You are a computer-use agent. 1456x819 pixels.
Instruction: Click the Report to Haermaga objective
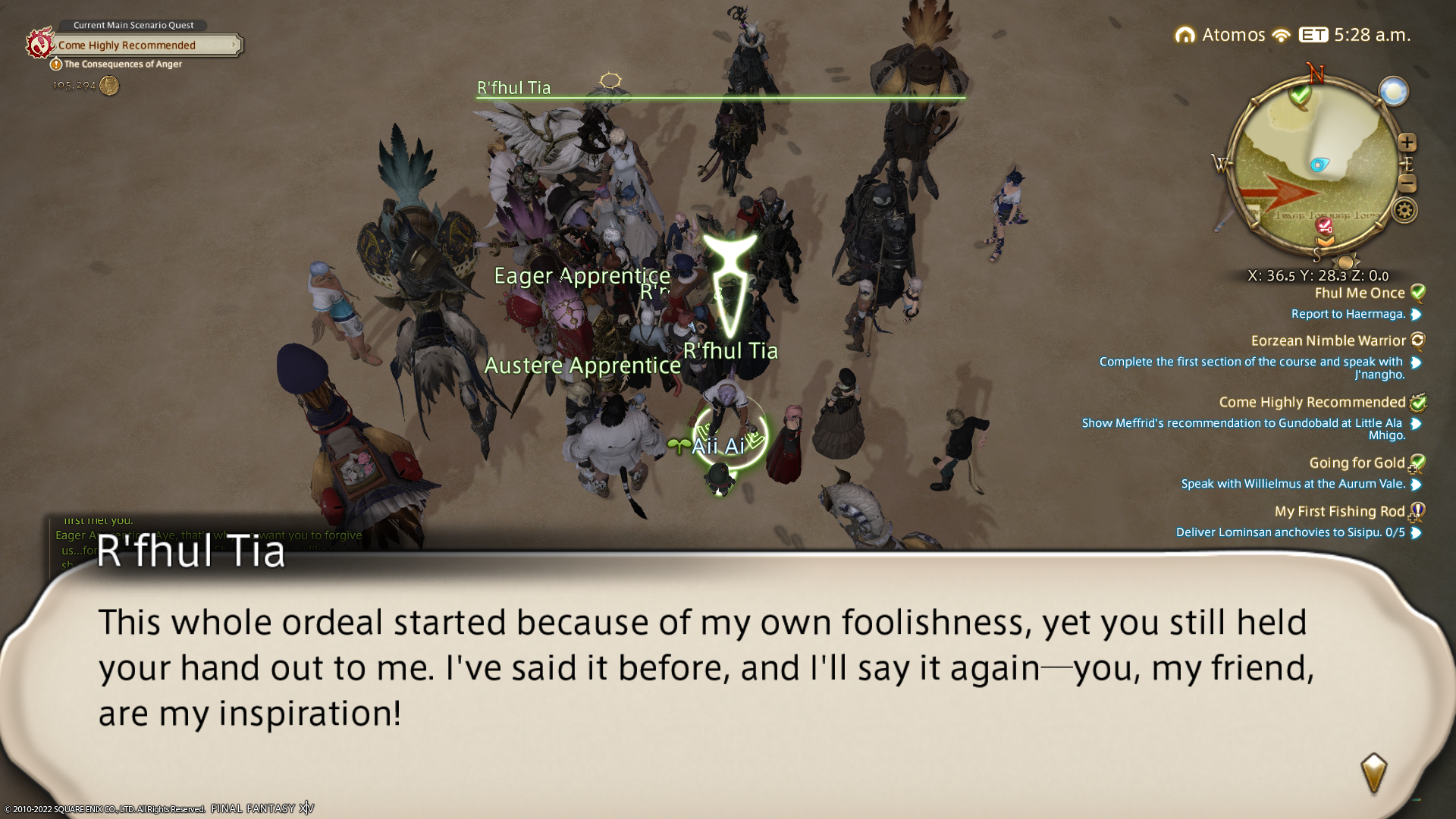pyautogui.click(x=1348, y=314)
